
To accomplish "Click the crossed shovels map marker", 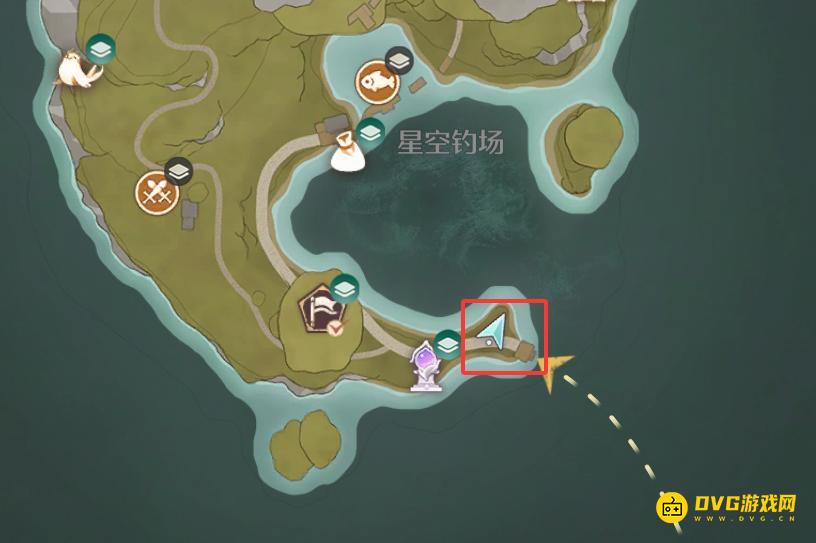I will tap(156, 192).
